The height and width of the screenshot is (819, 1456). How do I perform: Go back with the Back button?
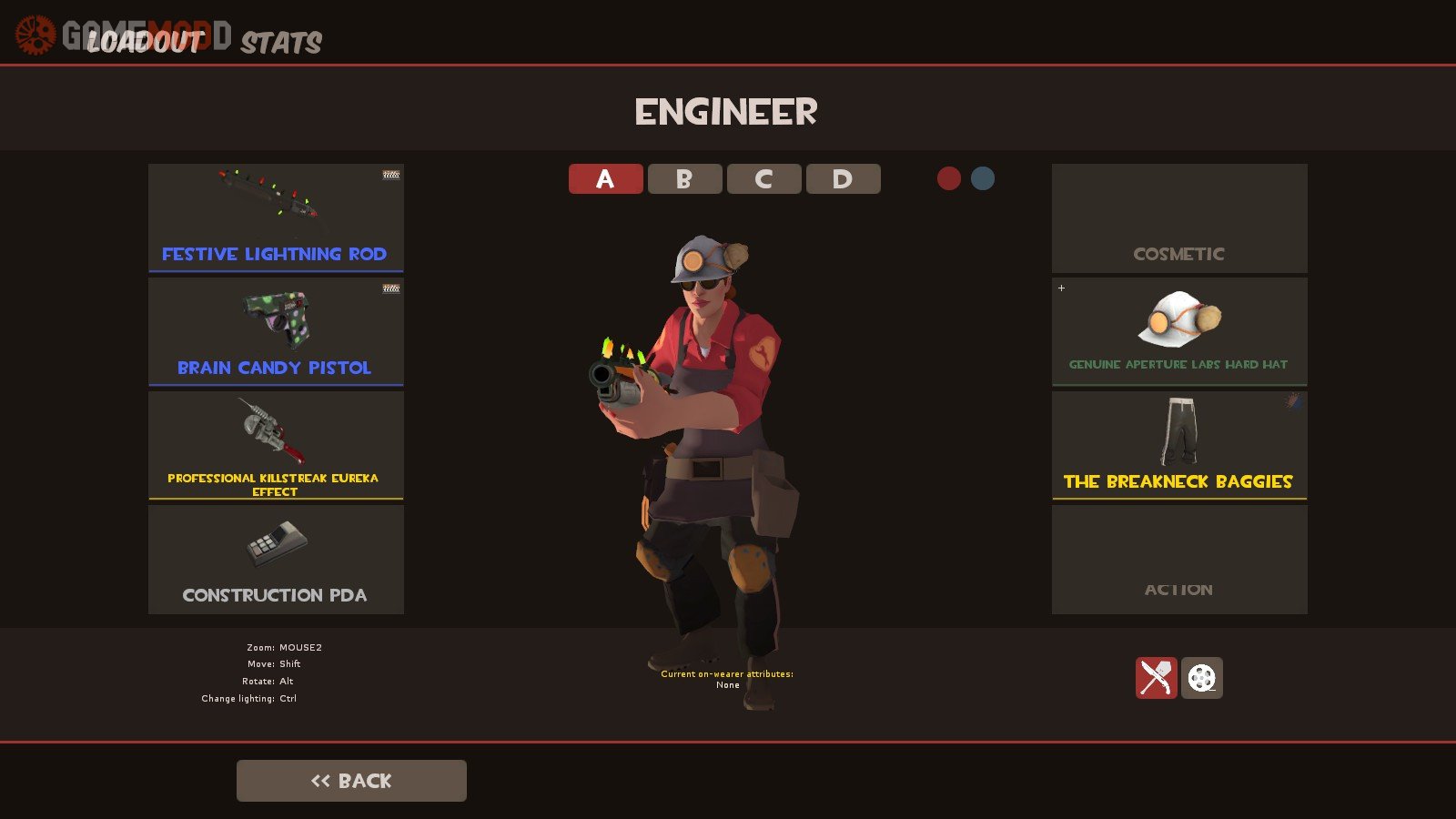click(x=351, y=781)
